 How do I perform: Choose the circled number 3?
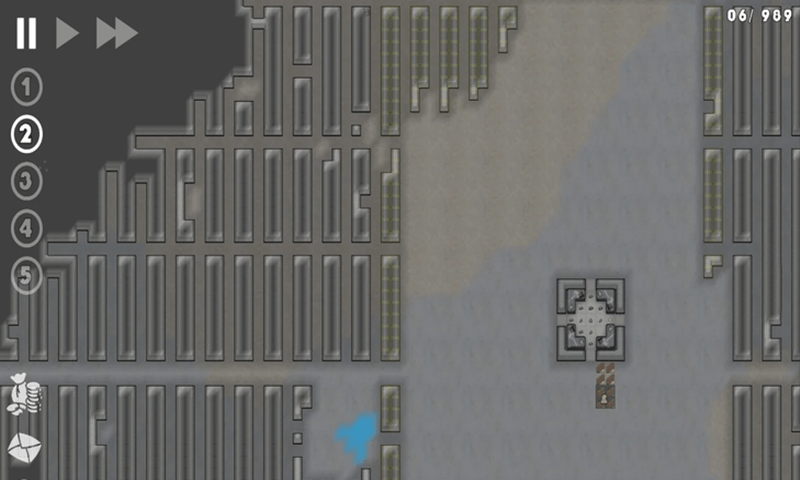(x=27, y=181)
